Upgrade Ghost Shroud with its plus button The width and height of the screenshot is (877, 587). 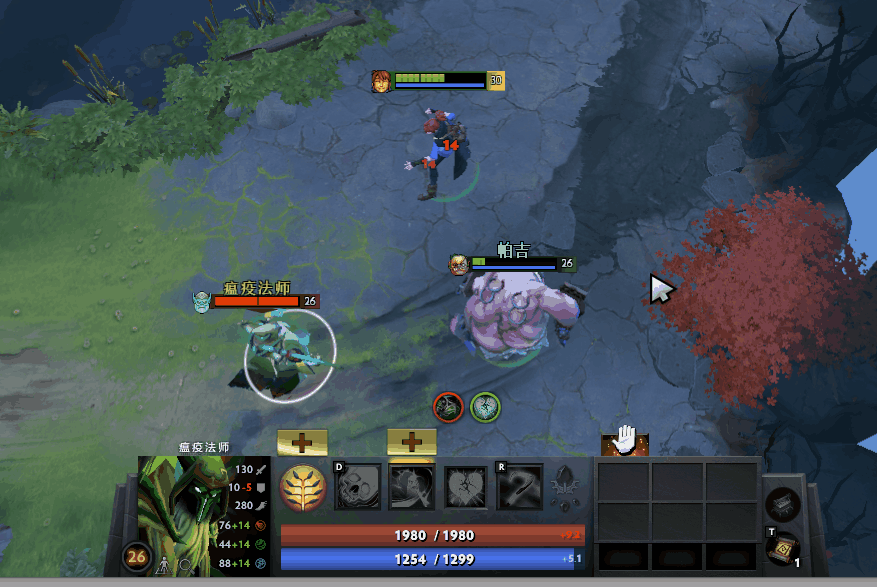coord(411,441)
